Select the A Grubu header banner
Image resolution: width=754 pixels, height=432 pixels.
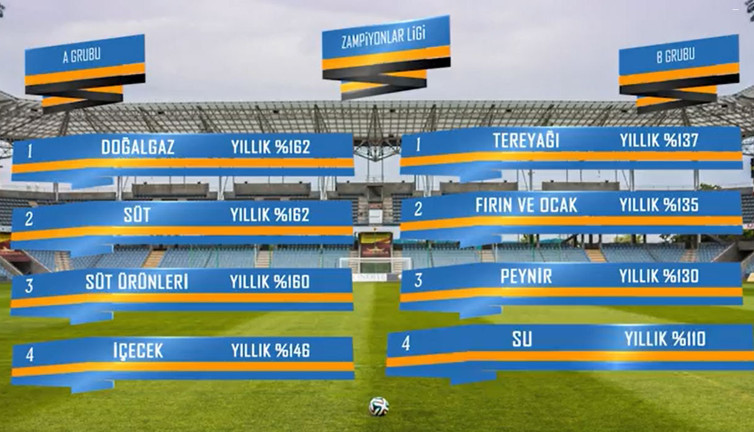[x=85, y=57]
